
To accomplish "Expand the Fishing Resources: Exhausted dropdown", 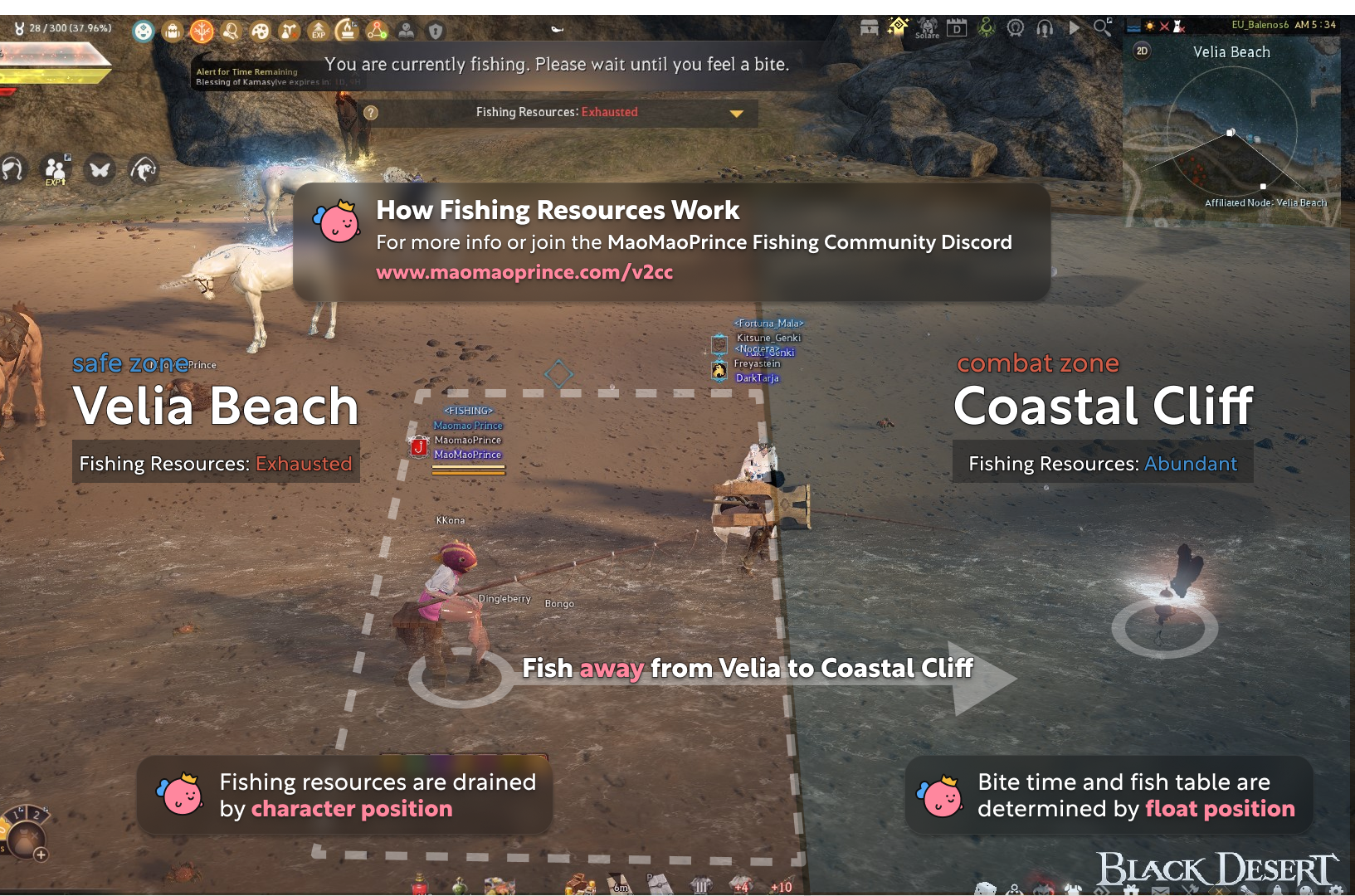I will [x=737, y=113].
